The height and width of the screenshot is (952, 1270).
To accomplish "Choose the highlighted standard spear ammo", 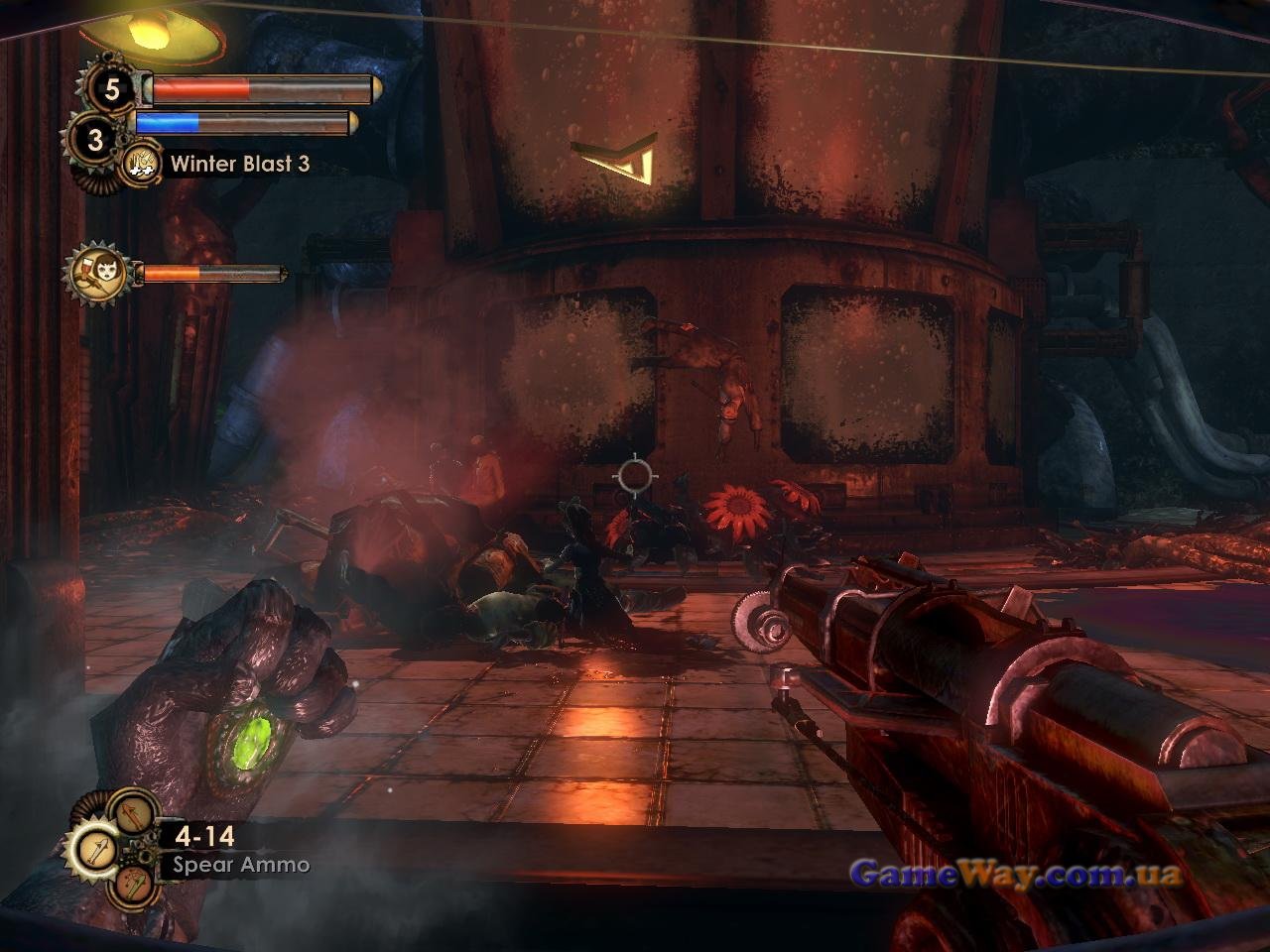I will (x=96, y=850).
